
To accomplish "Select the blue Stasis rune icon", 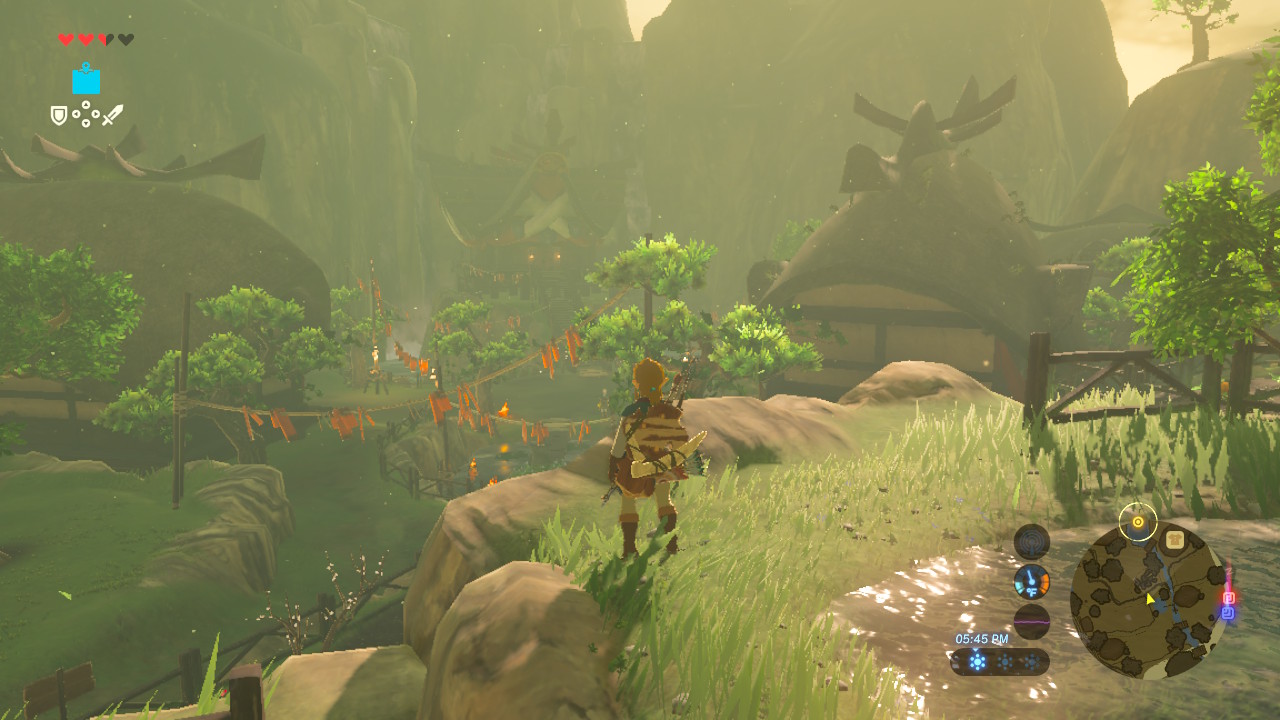I will pos(86,79).
